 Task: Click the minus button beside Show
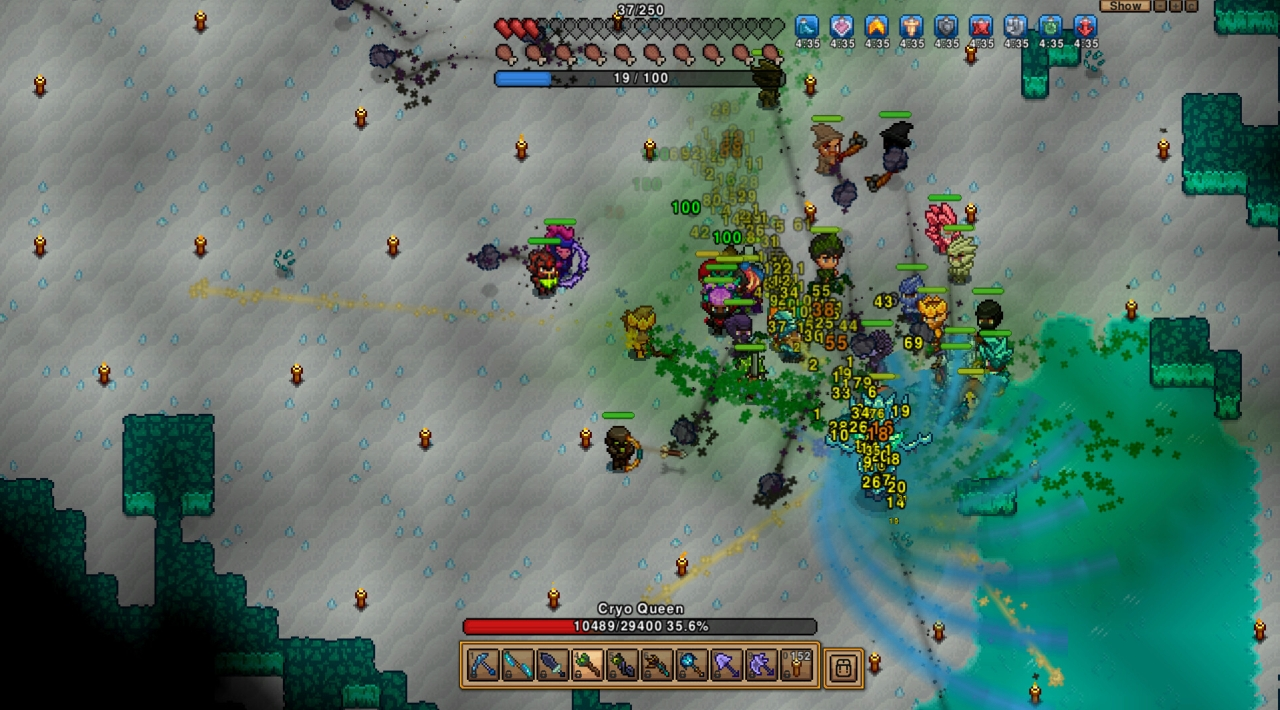tap(1161, 6)
